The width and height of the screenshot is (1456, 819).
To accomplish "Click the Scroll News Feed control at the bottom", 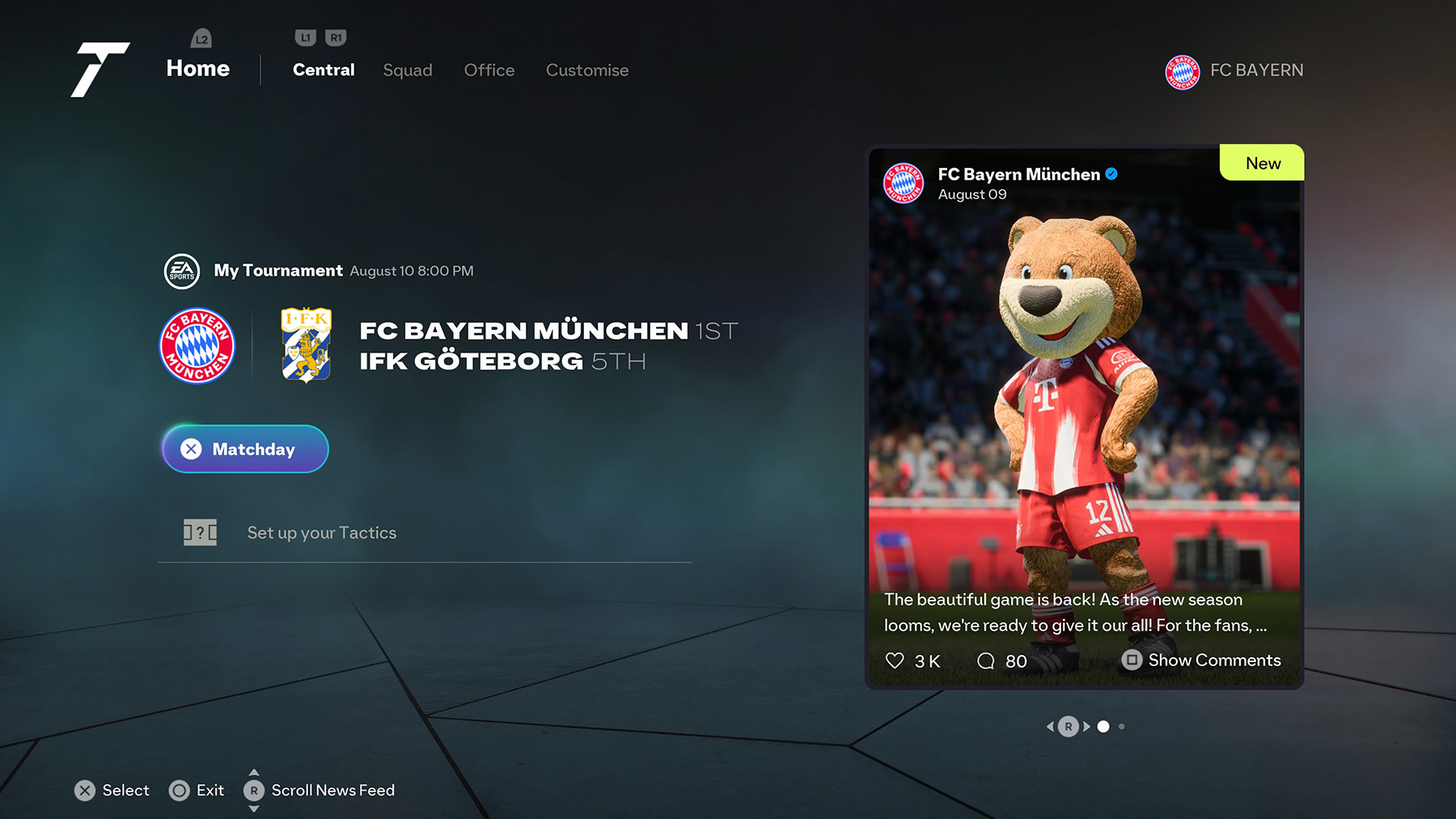I will coord(254,790).
